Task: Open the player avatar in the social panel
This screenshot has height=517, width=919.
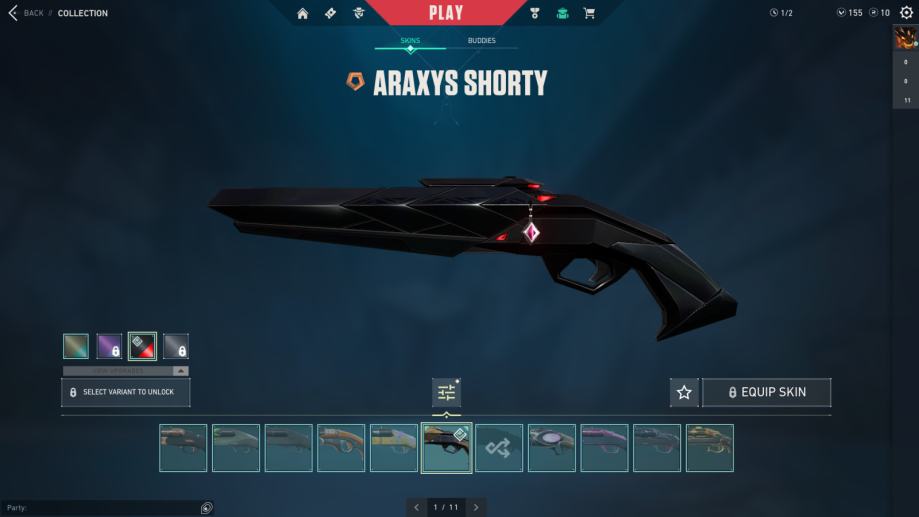Action: 905,39
